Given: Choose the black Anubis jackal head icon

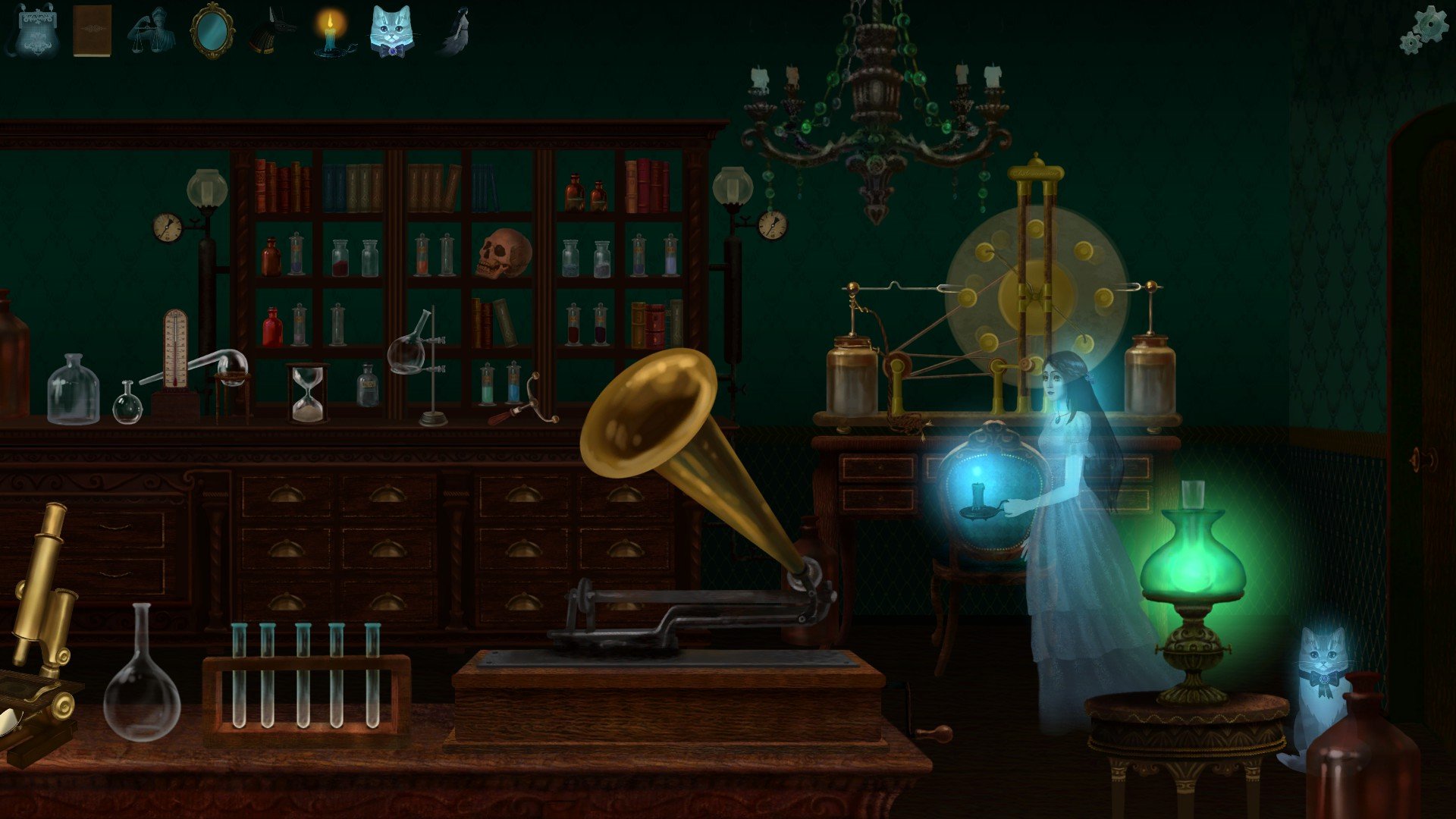Looking at the screenshot, I should (x=271, y=32).
